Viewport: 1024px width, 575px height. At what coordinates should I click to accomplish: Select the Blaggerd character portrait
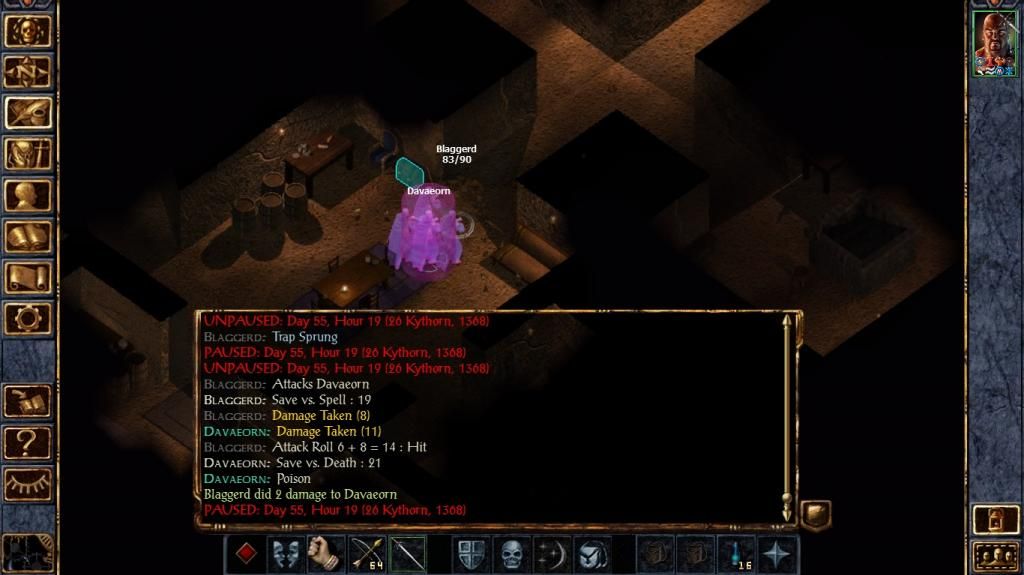(x=995, y=44)
